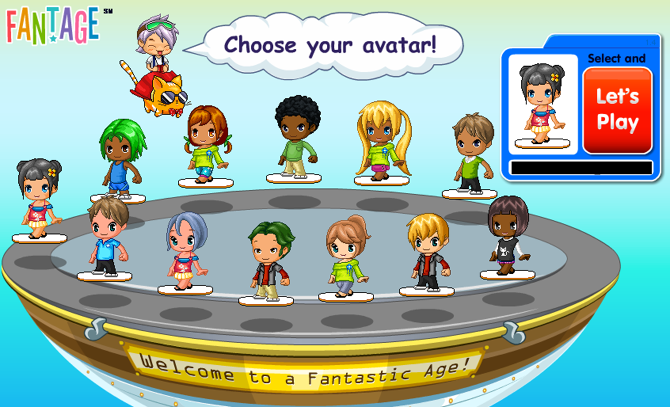This screenshot has width=670, height=407.
Task: Select the dark-haired girl in black vest
Action: pyautogui.click(x=506, y=235)
